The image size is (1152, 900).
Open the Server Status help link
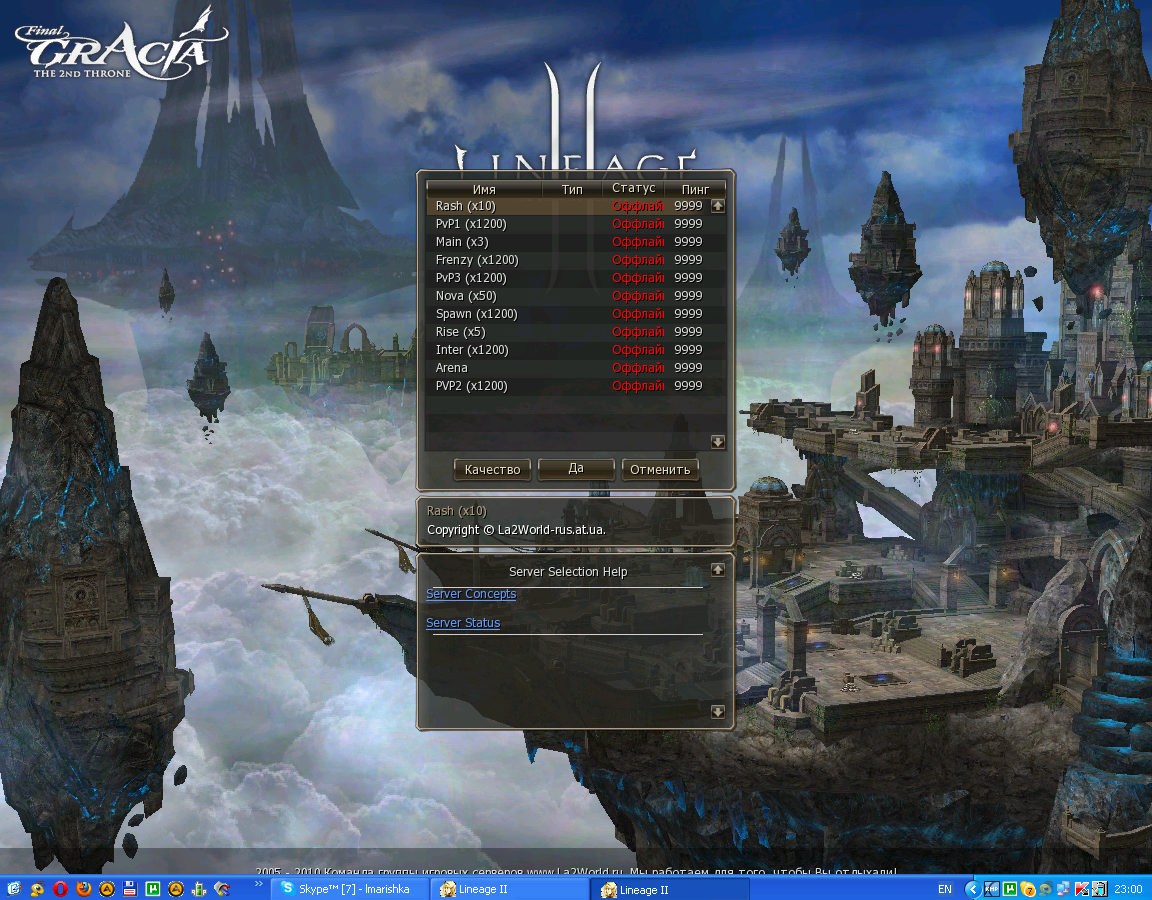(x=463, y=623)
